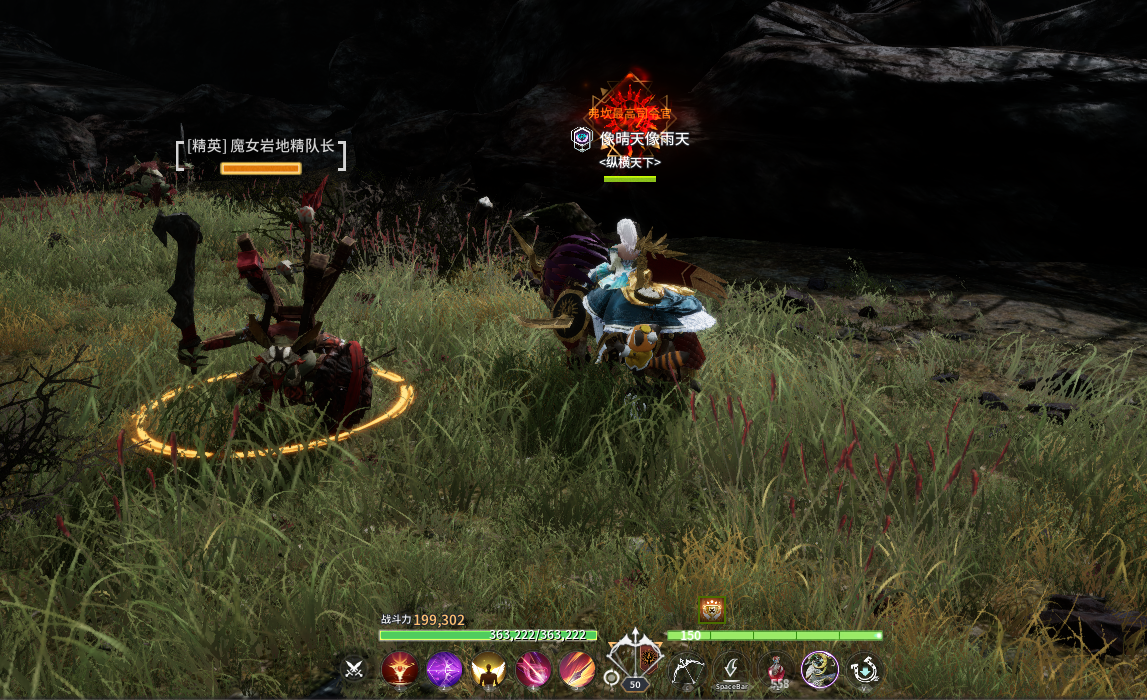Activate the red burst skill in slot 1
This screenshot has width=1147, height=700.
pos(400,669)
